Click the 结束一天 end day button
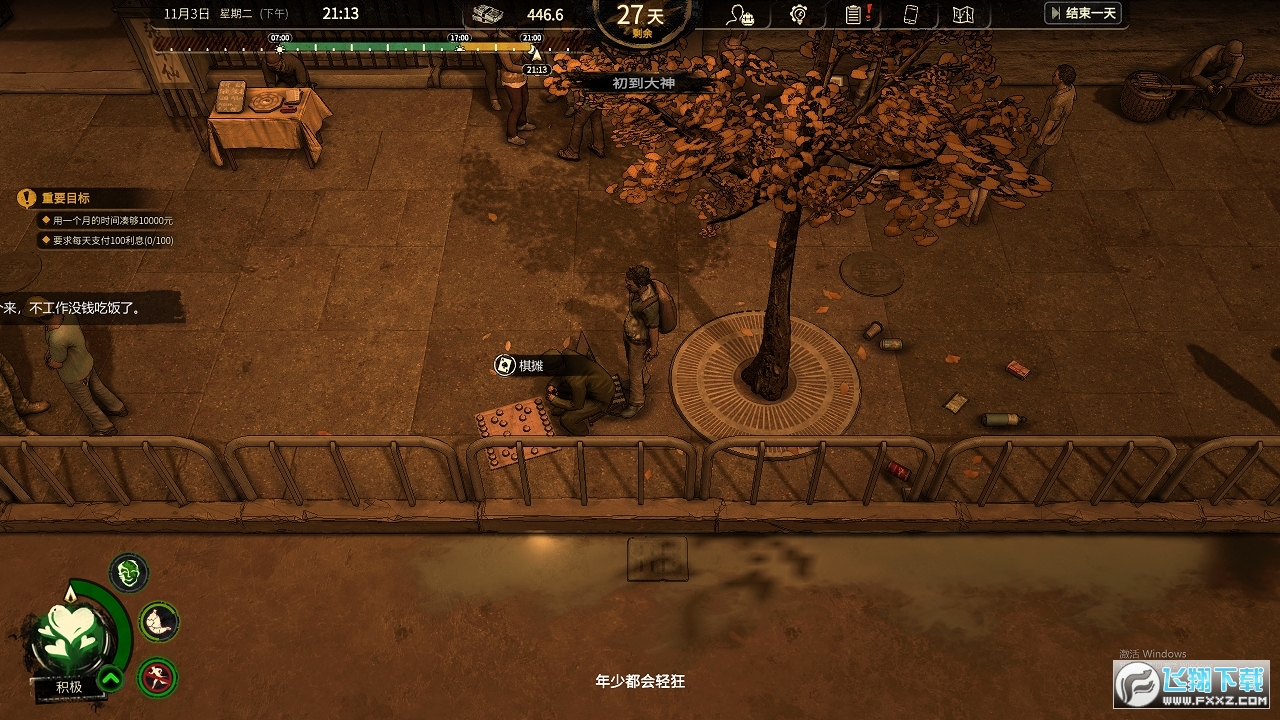Screen dimensions: 1280x720 1082,13
